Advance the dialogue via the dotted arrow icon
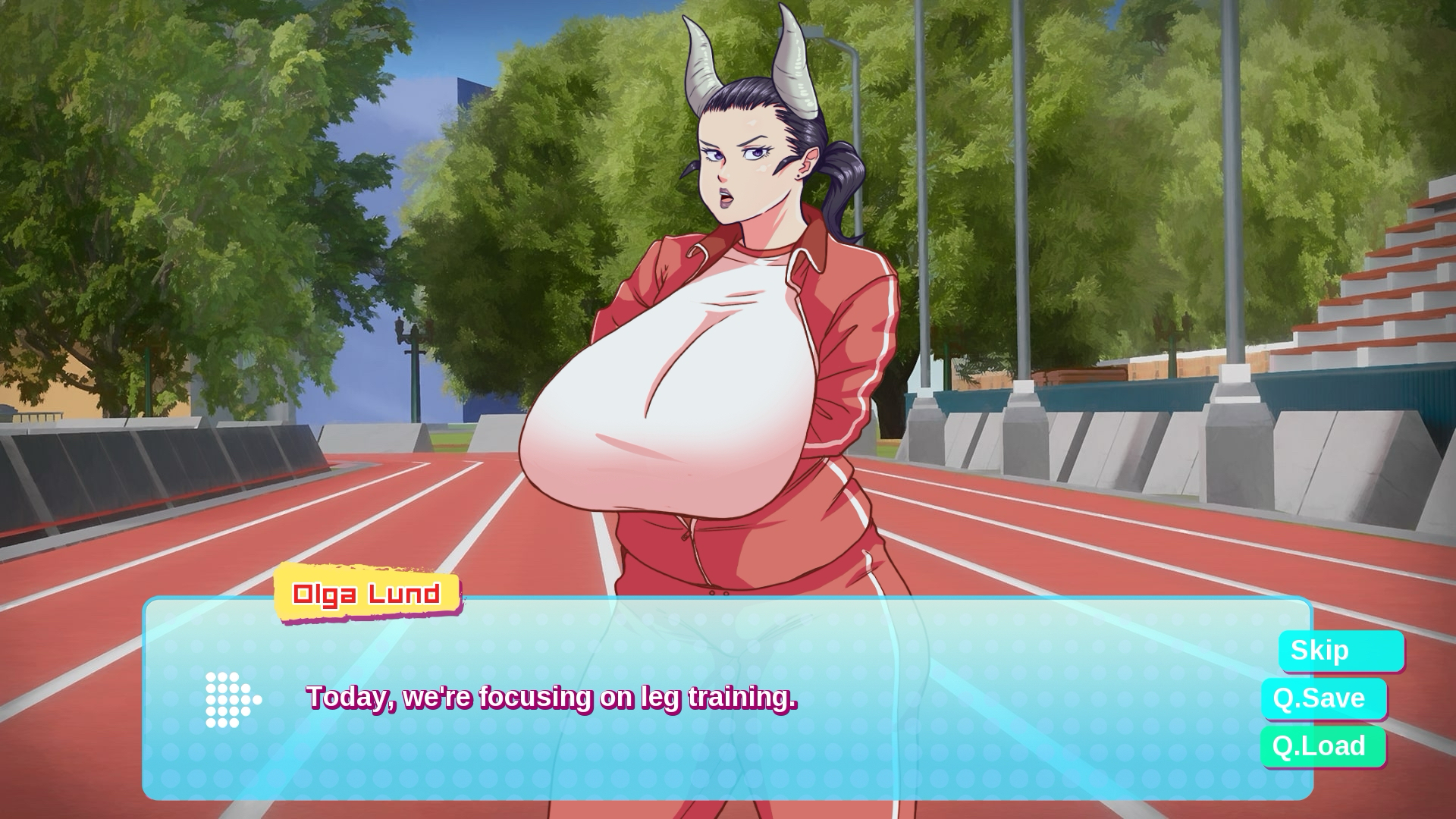Image resolution: width=1456 pixels, height=819 pixels. coord(233,699)
